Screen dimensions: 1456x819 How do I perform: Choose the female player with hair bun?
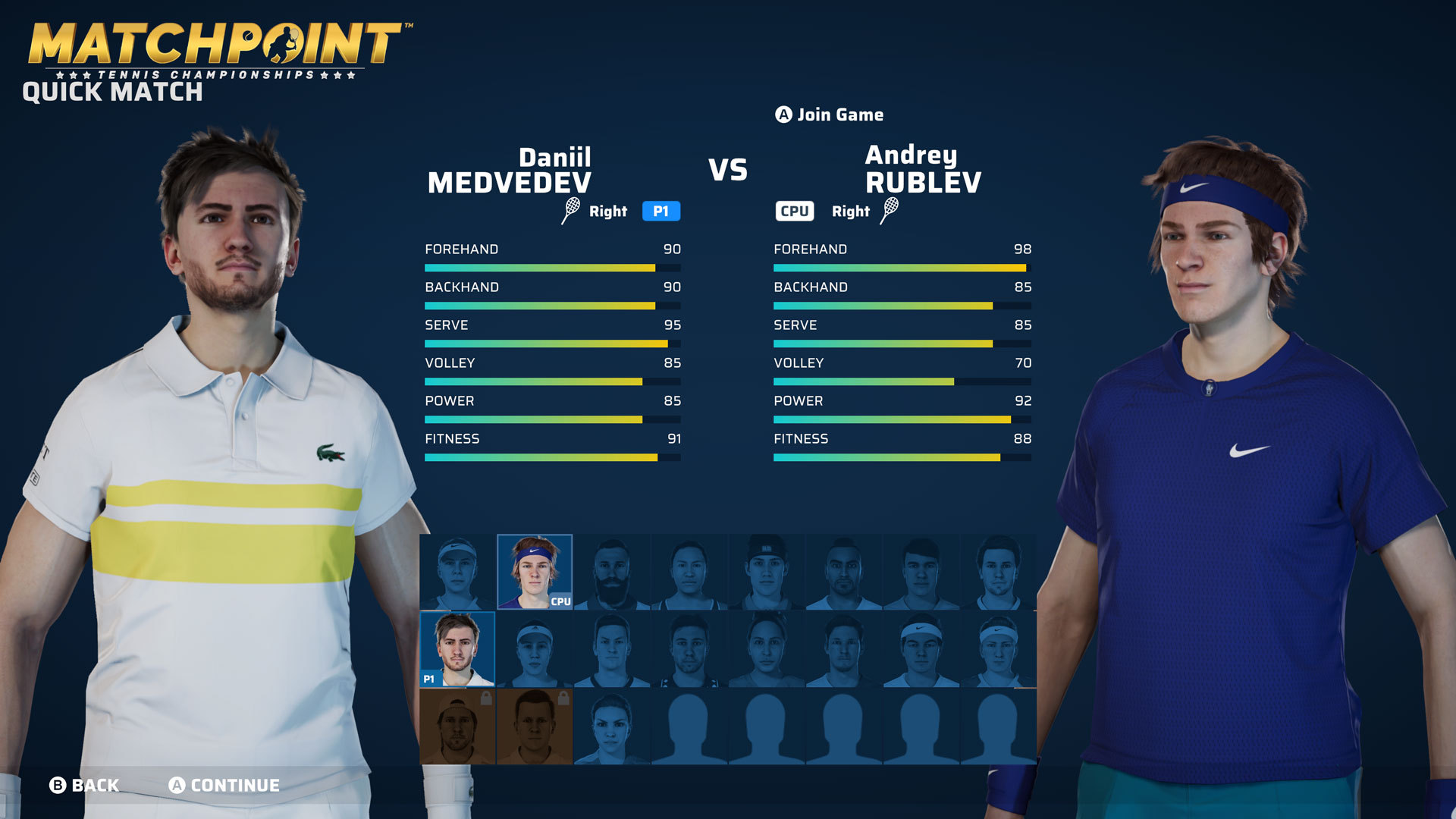(767, 649)
